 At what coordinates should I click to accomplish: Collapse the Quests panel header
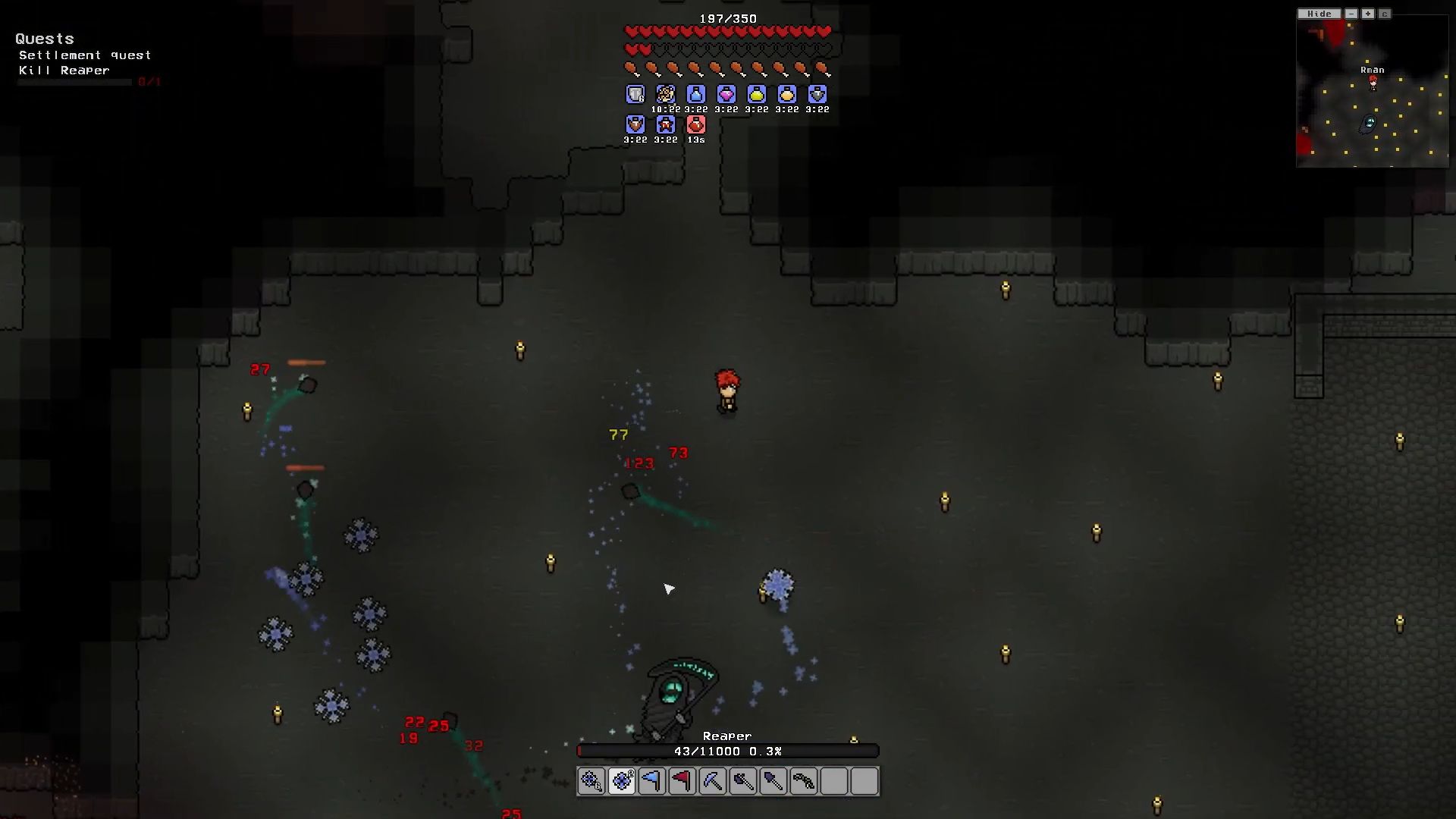[45, 39]
